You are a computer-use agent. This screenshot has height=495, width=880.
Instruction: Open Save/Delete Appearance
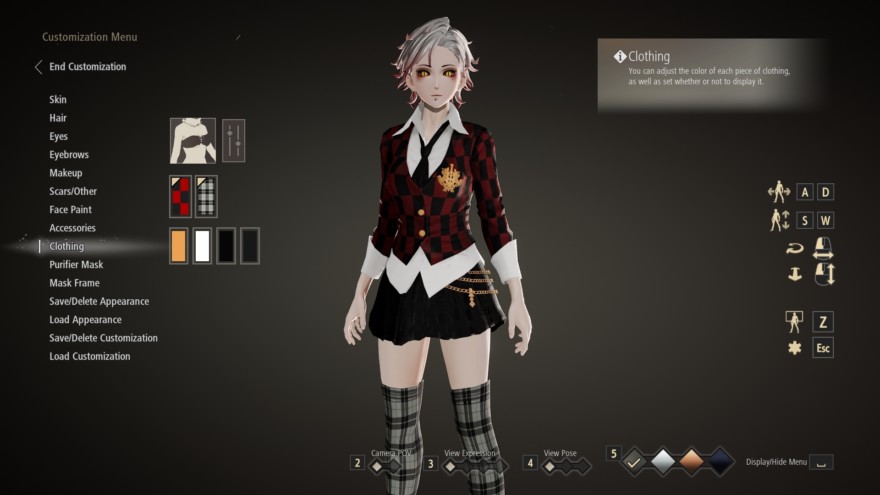pos(99,301)
